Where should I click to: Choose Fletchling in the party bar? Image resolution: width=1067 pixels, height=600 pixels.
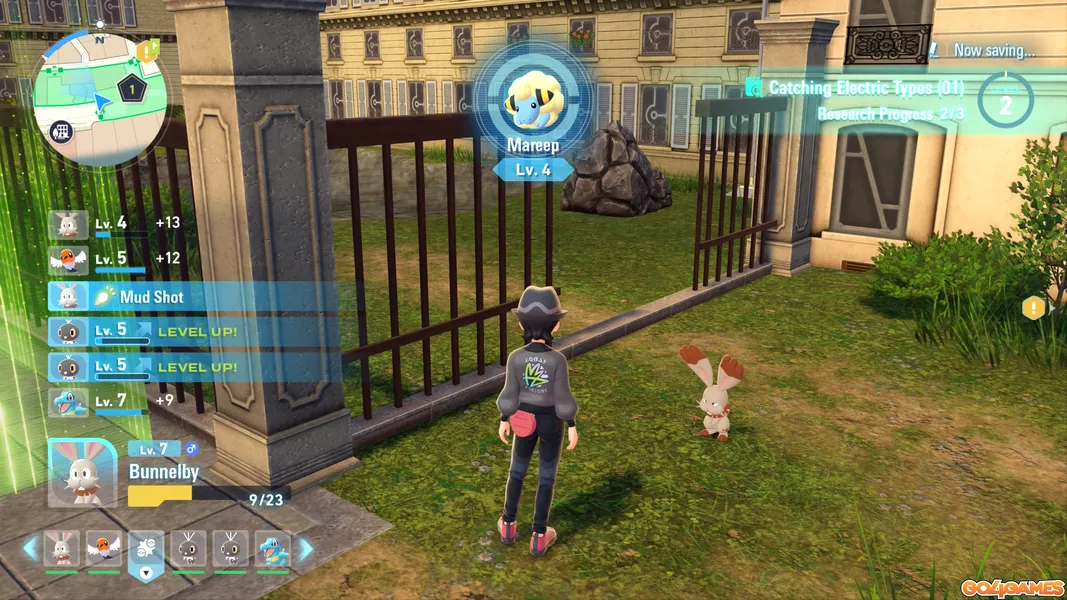pos(103,548)
